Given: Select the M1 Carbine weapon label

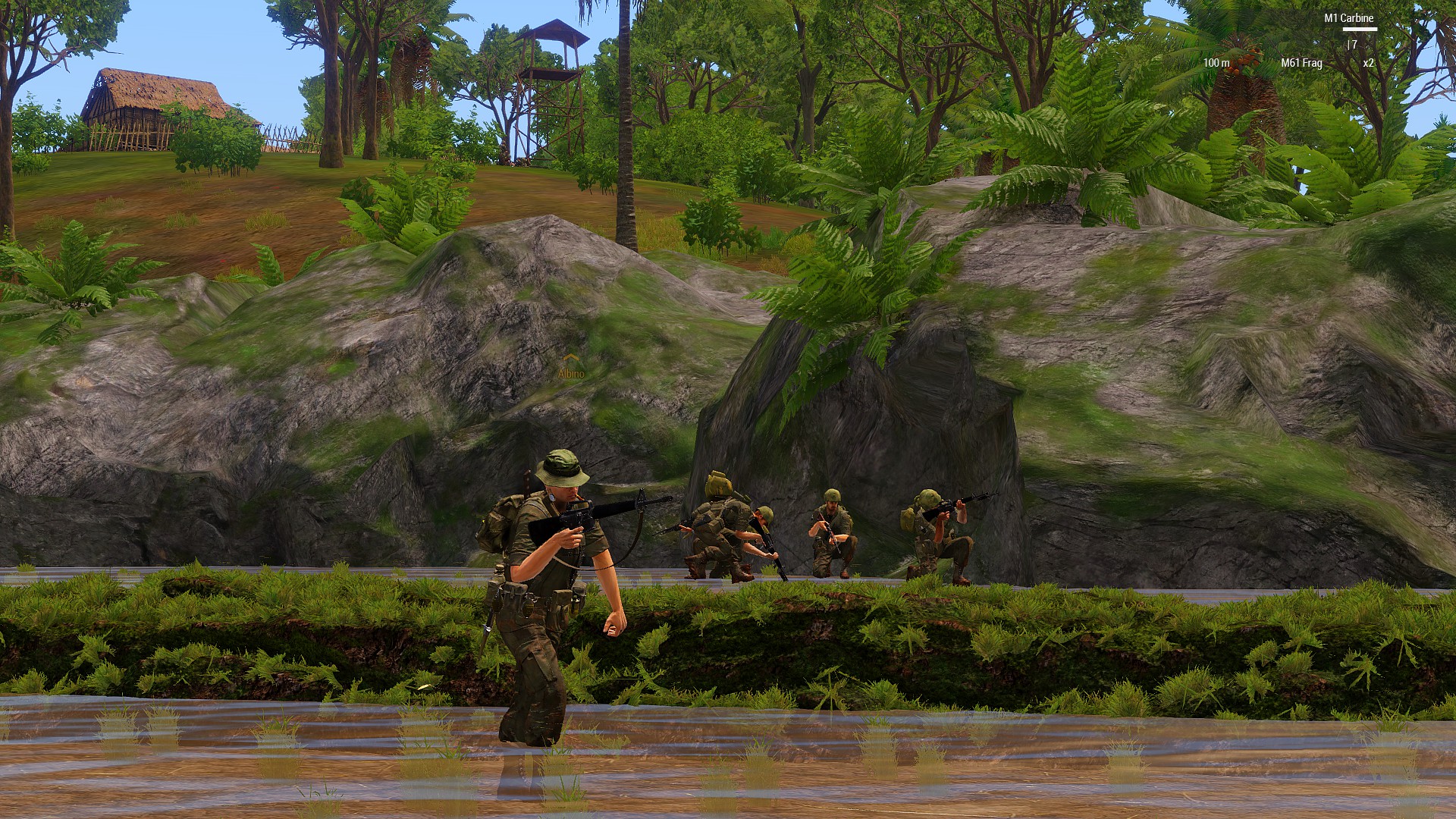Looking at the screenshot, I should pos(1348,18).
